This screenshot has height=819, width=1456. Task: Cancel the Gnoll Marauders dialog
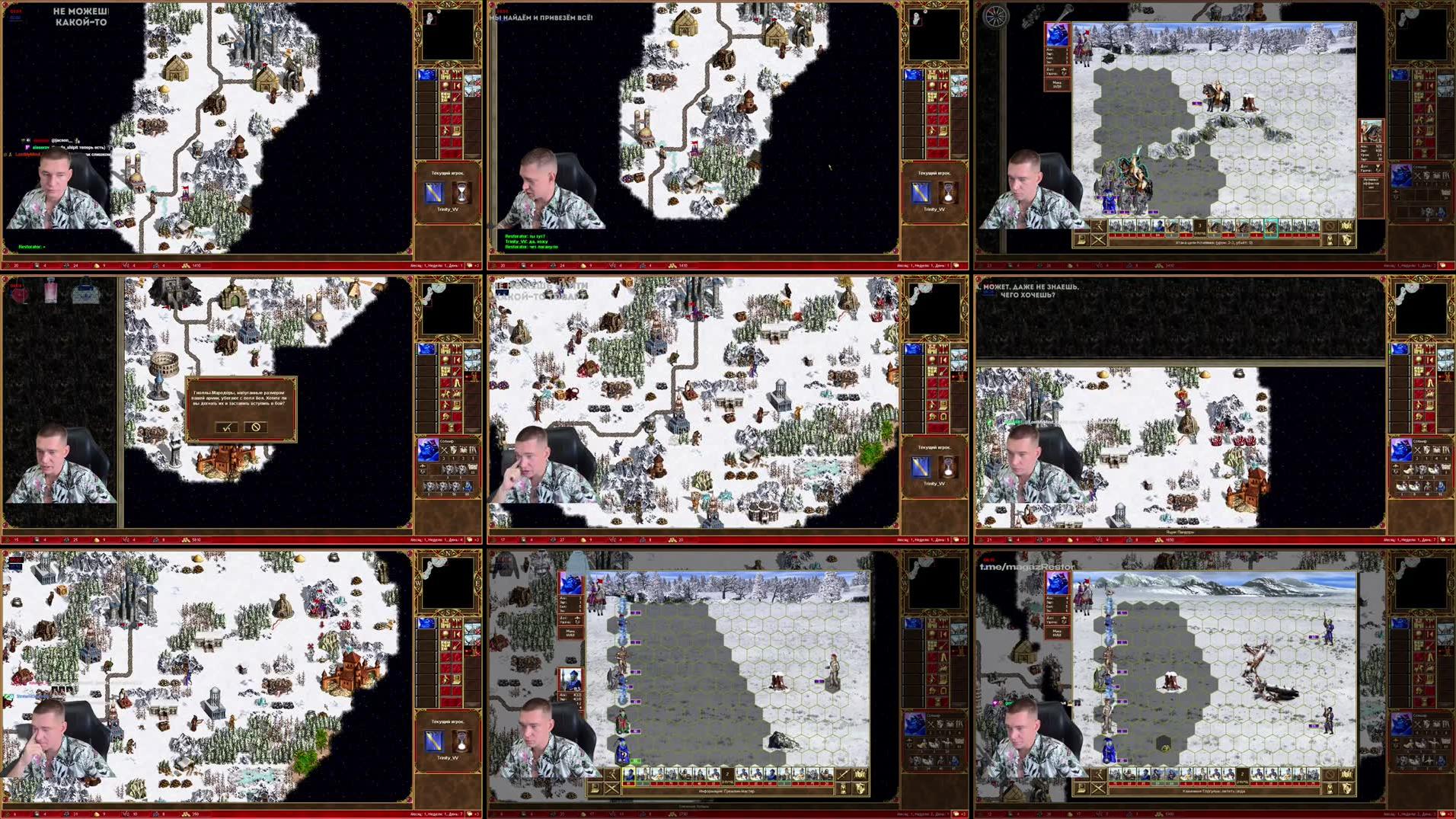tap(255, 427)
